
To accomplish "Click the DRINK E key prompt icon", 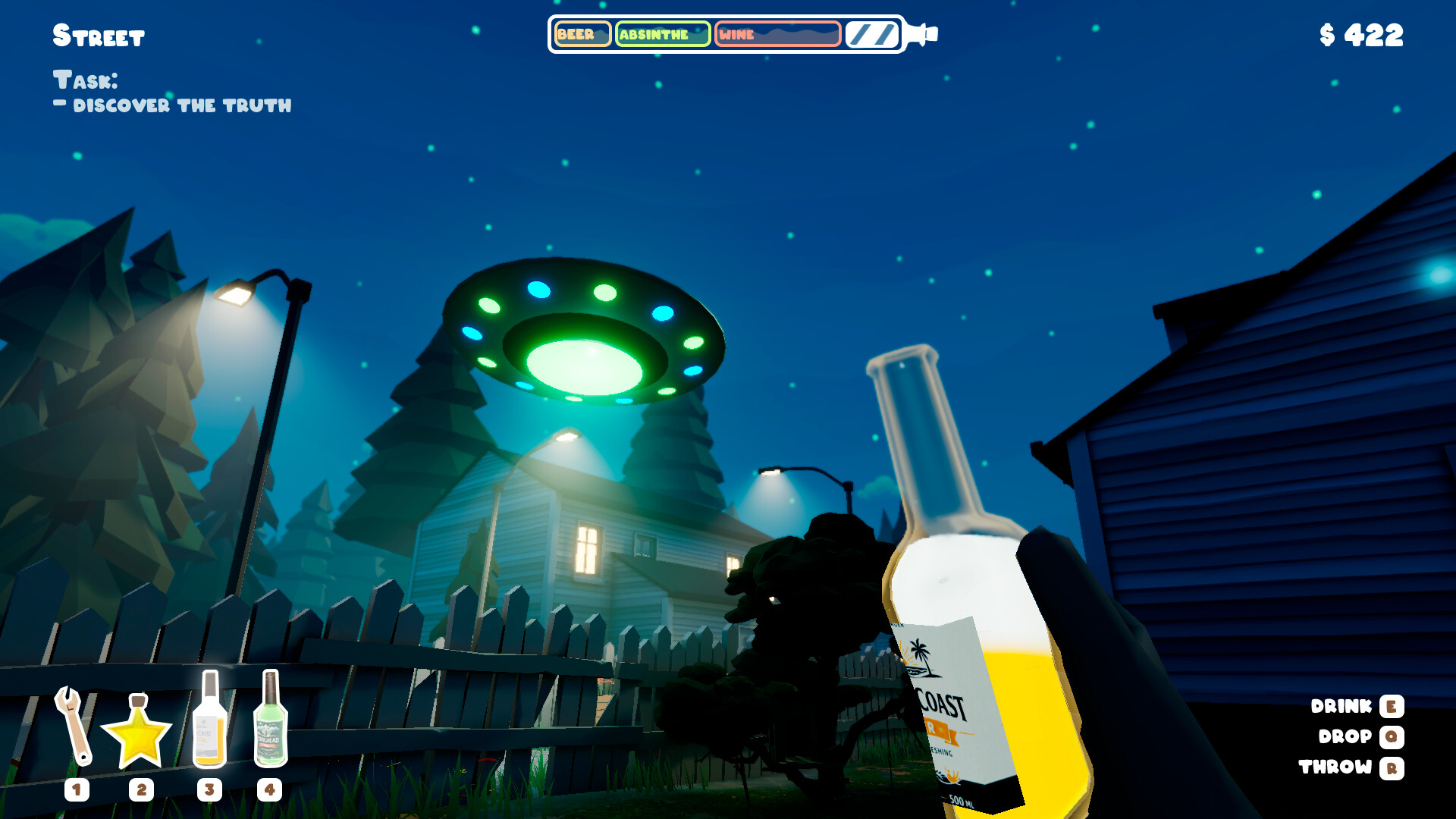I will [x=1390, y=707].
